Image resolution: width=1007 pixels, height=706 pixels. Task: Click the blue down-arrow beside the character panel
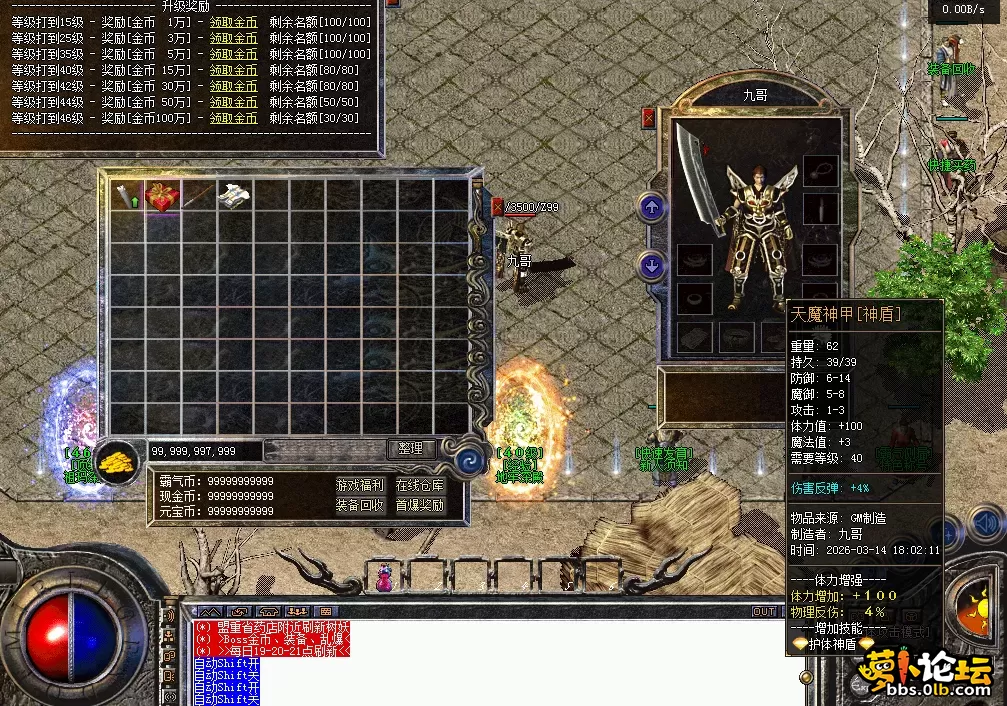click(652, 266)
